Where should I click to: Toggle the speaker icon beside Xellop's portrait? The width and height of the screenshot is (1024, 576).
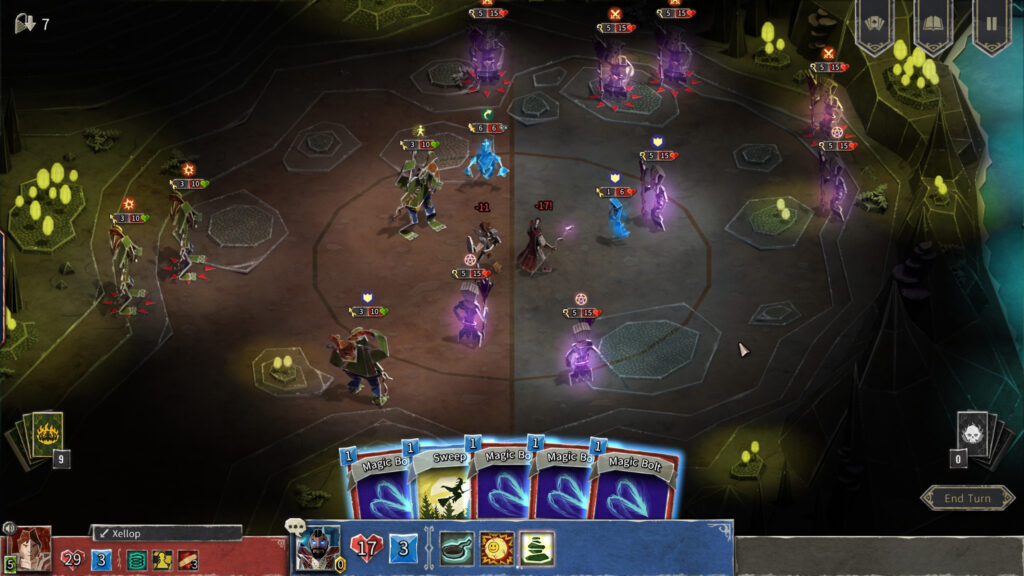pyautogui.click(x=9, y=528)
